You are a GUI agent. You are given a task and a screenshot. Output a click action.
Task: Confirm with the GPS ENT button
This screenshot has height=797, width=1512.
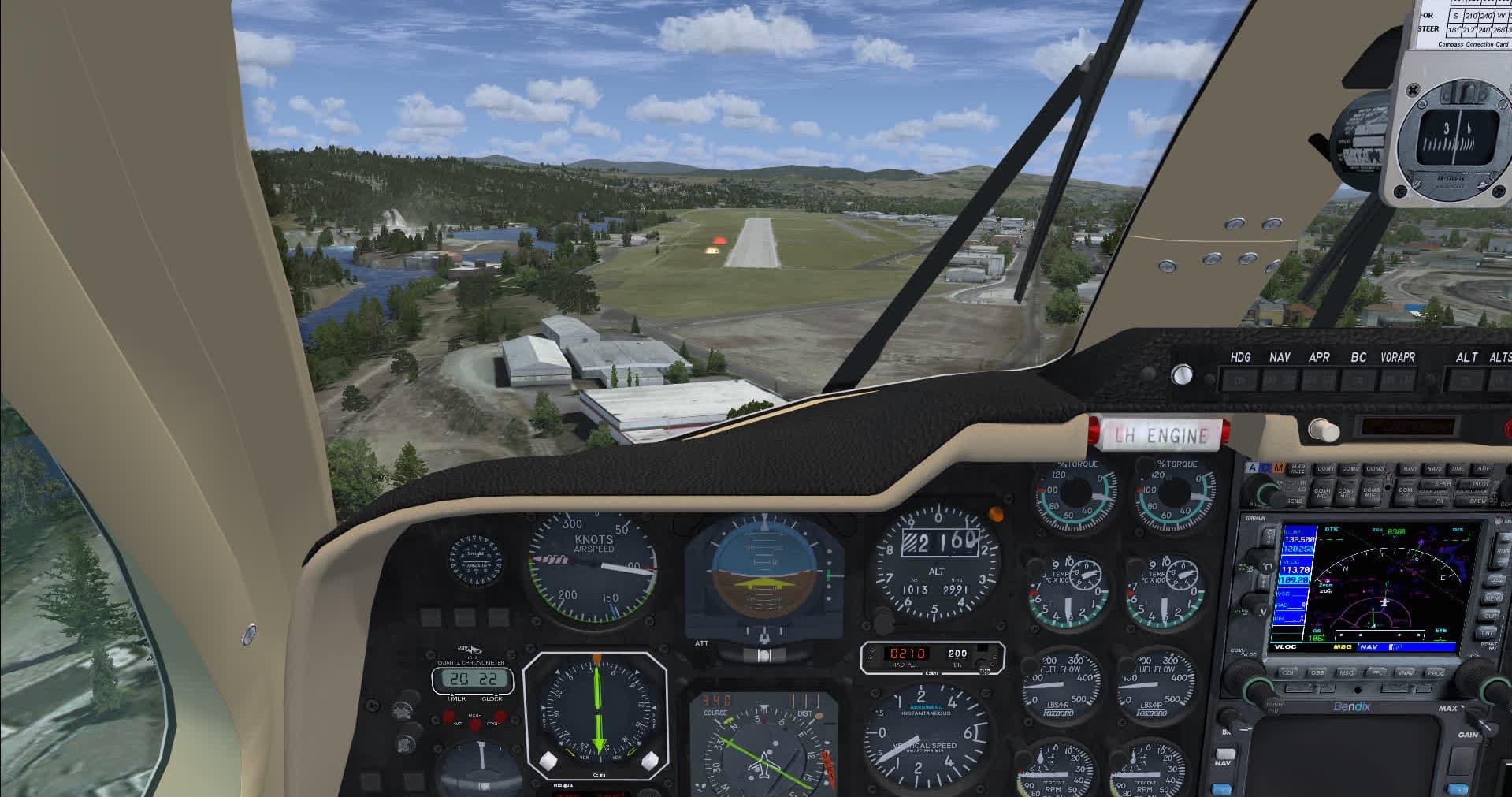tap(1488, 632)
